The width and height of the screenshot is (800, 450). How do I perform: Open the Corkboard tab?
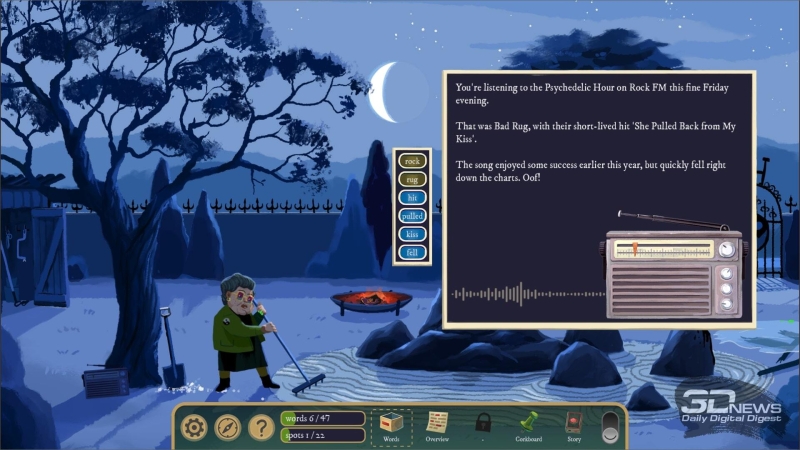528,427
